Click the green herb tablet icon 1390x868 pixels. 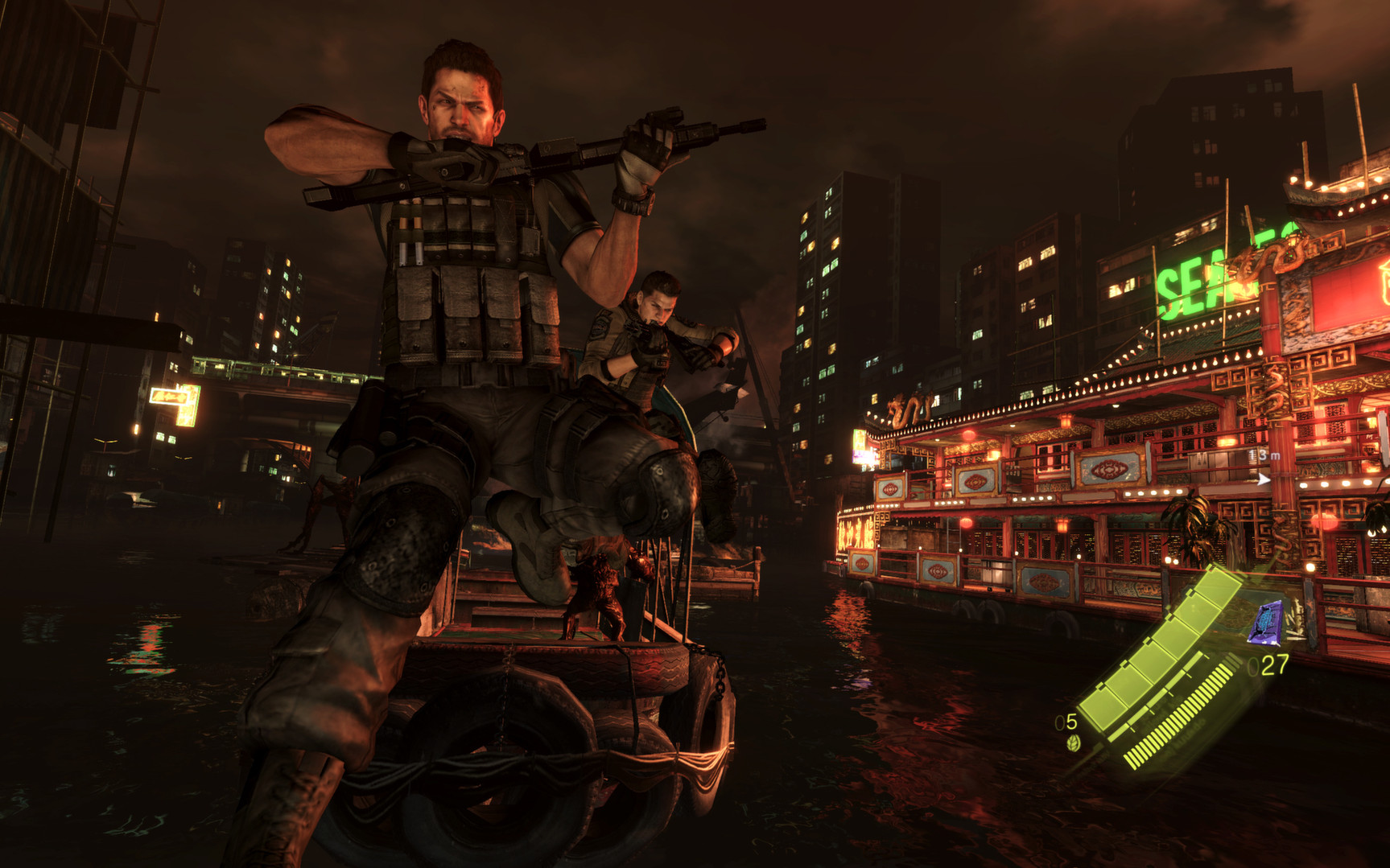(x=1072, y=743)
